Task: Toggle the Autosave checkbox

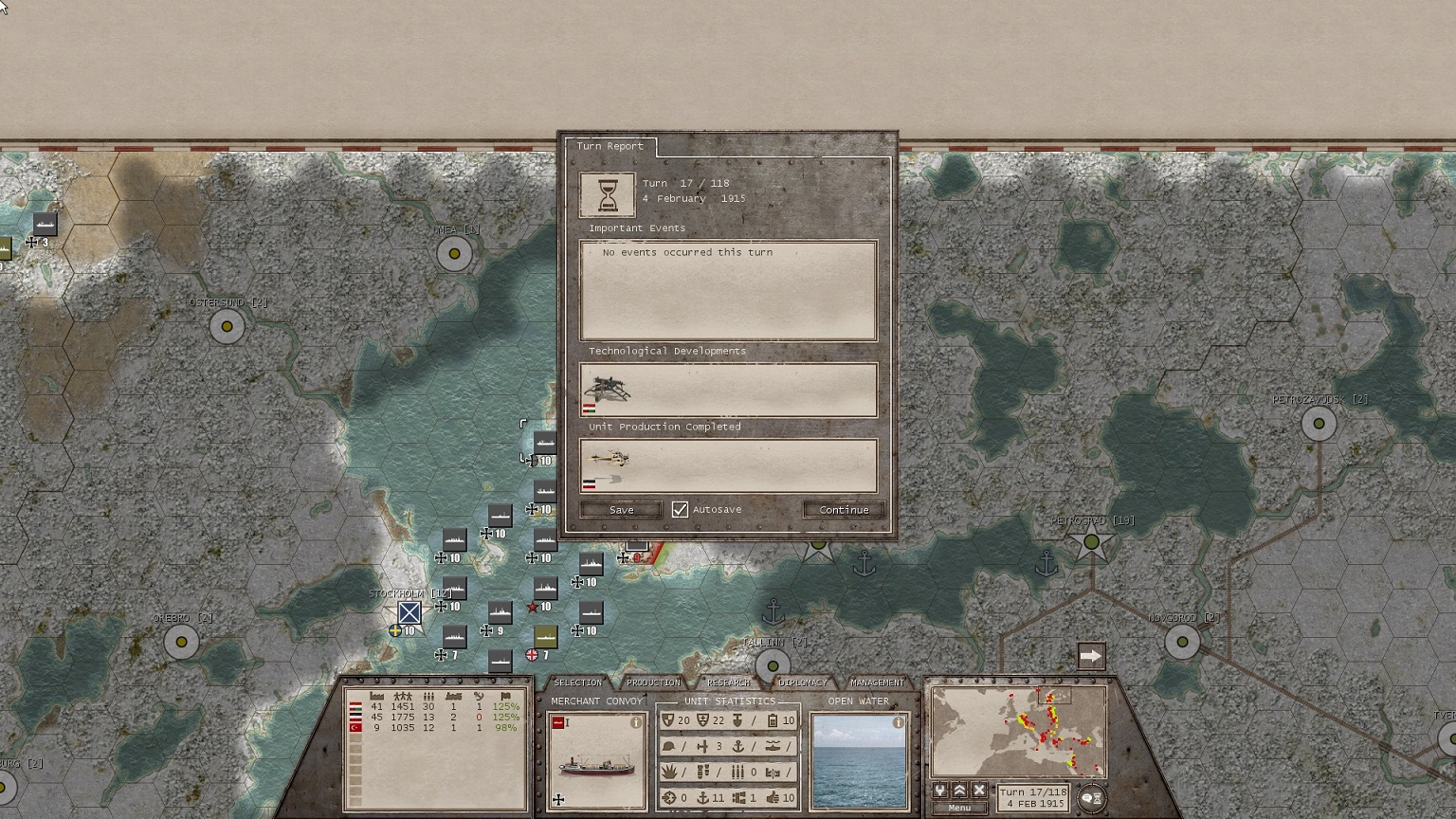Action: click(x=680, y=510)
